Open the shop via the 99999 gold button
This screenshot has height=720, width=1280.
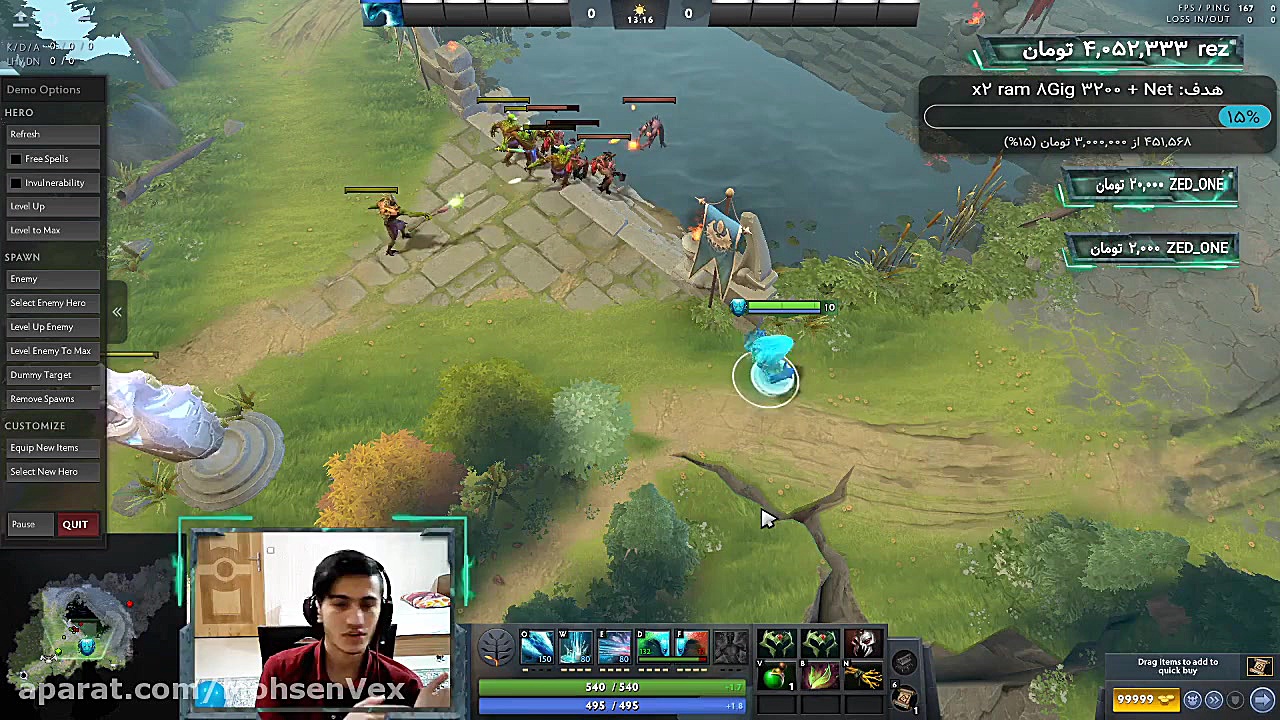[x=1147, y=700]
